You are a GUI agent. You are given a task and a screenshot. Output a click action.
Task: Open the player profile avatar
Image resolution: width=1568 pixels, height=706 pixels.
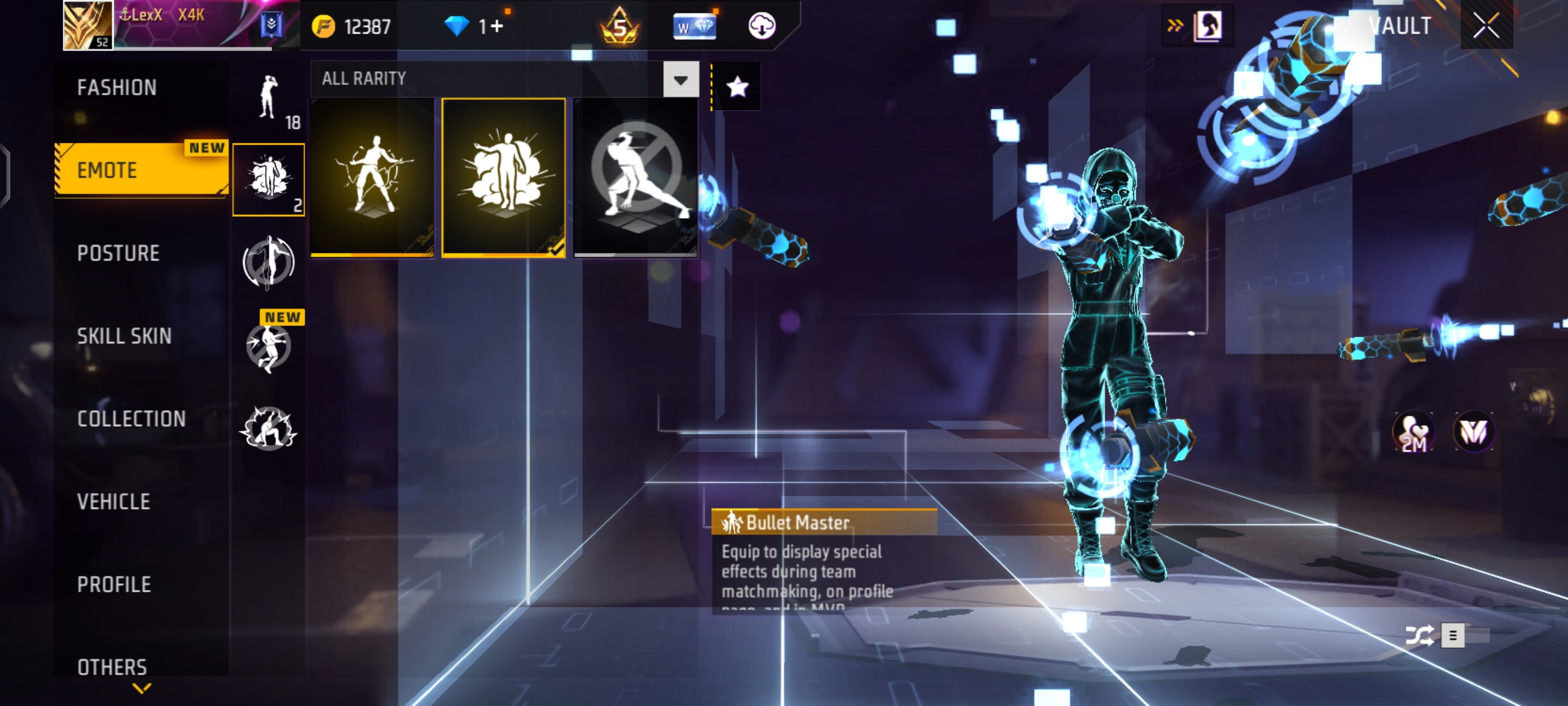(88, 25)
